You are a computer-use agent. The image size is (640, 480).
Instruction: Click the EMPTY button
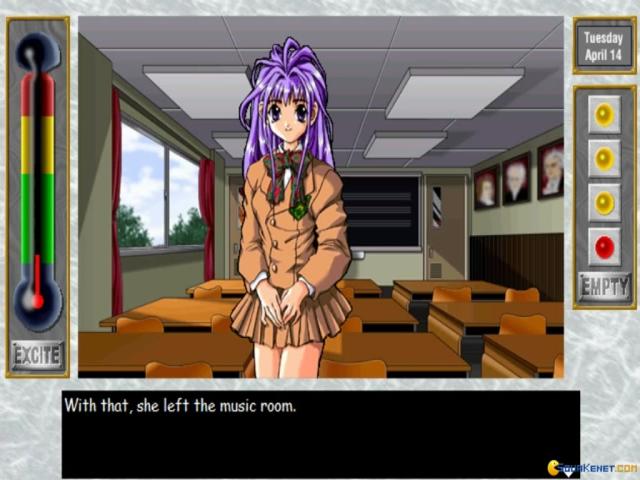pos(604,288)
